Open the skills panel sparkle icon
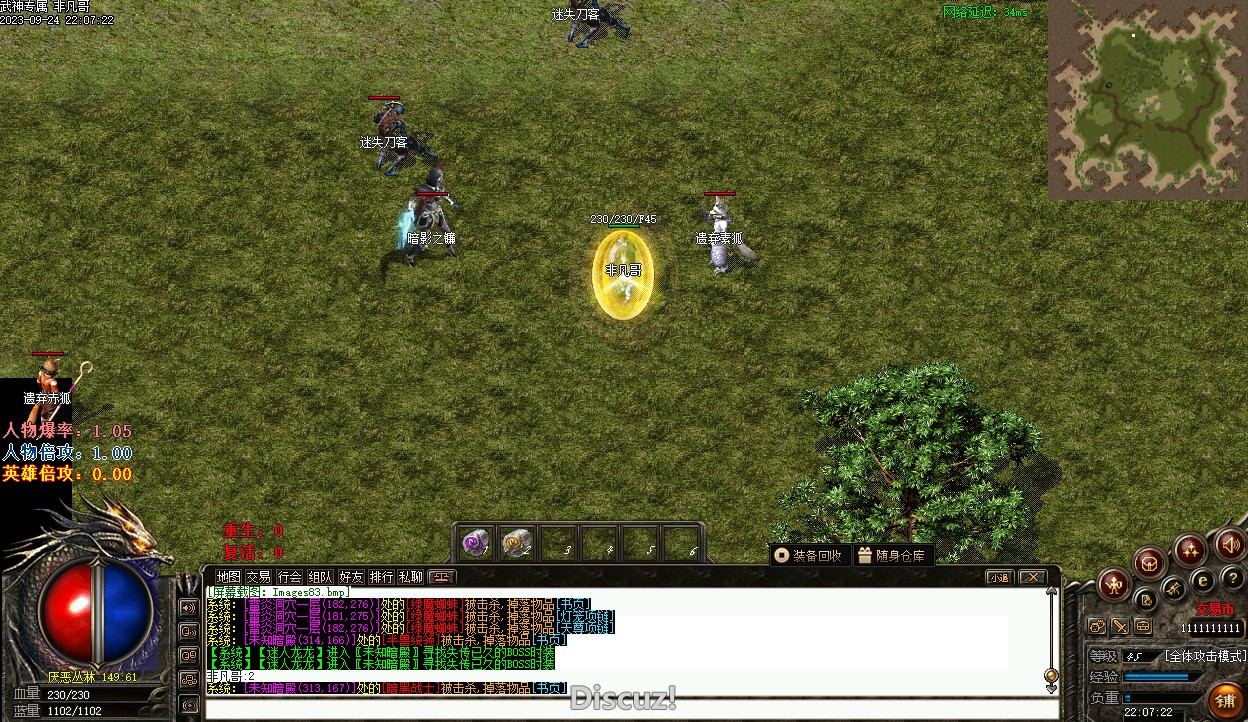Viewport: 1248px width, 722px height. [1190, 549]
